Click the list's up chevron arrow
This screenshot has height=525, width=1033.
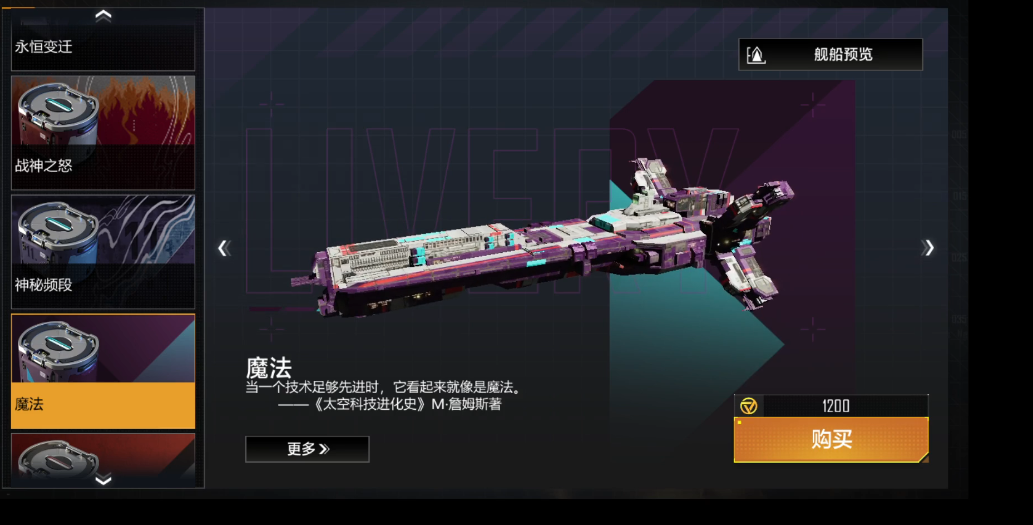click(103, 15)
